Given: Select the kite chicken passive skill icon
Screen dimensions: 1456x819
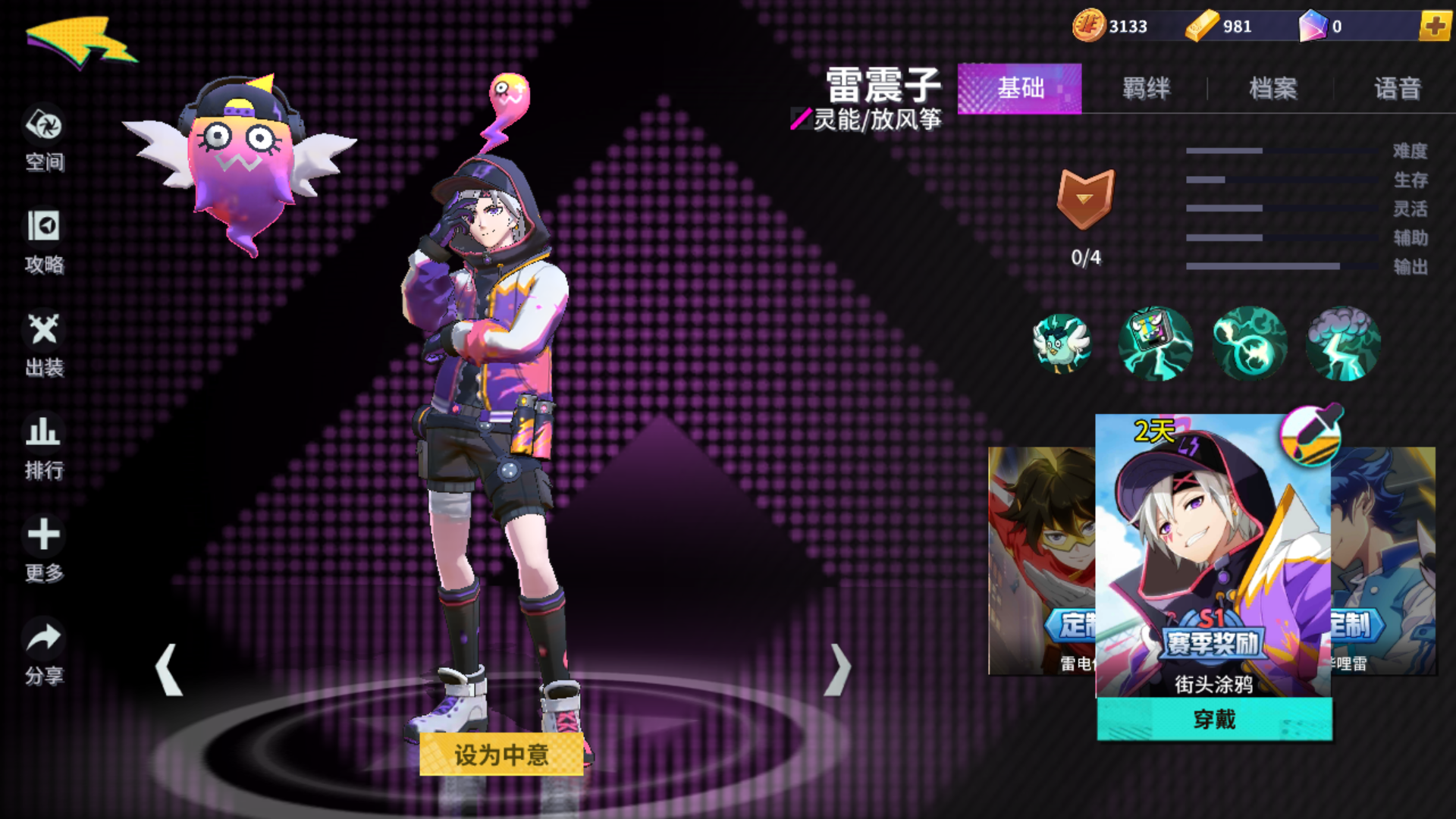Looking at the screenshot, I should point(1061,344).
